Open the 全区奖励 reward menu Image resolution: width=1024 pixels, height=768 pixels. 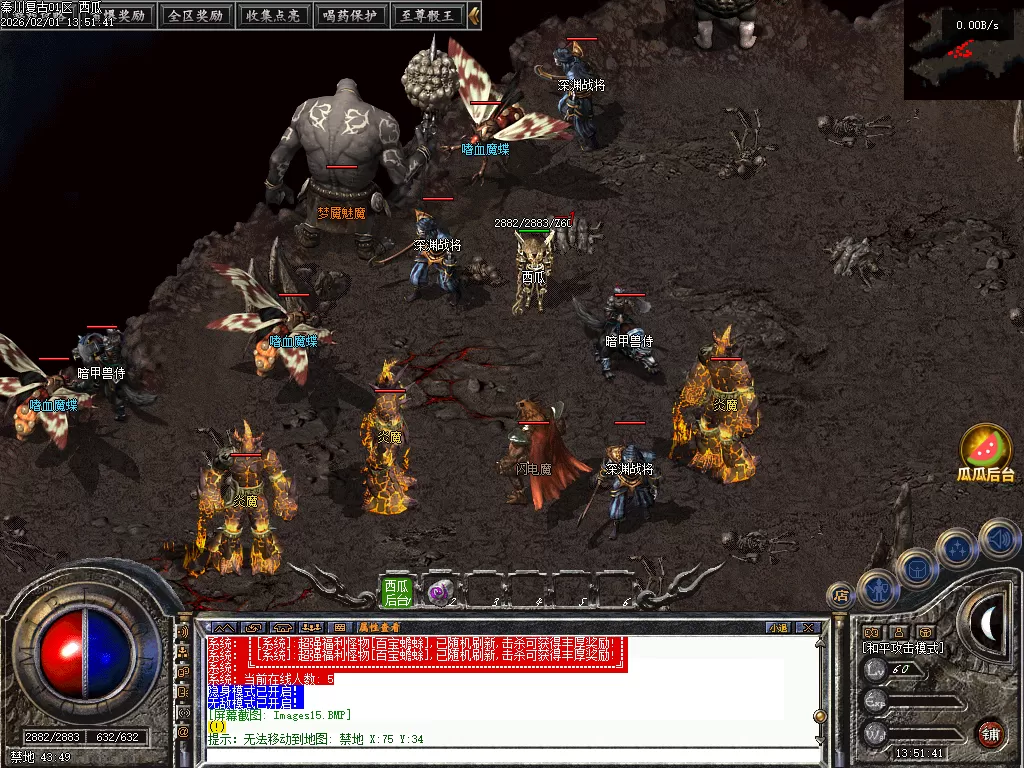(195, 15)
